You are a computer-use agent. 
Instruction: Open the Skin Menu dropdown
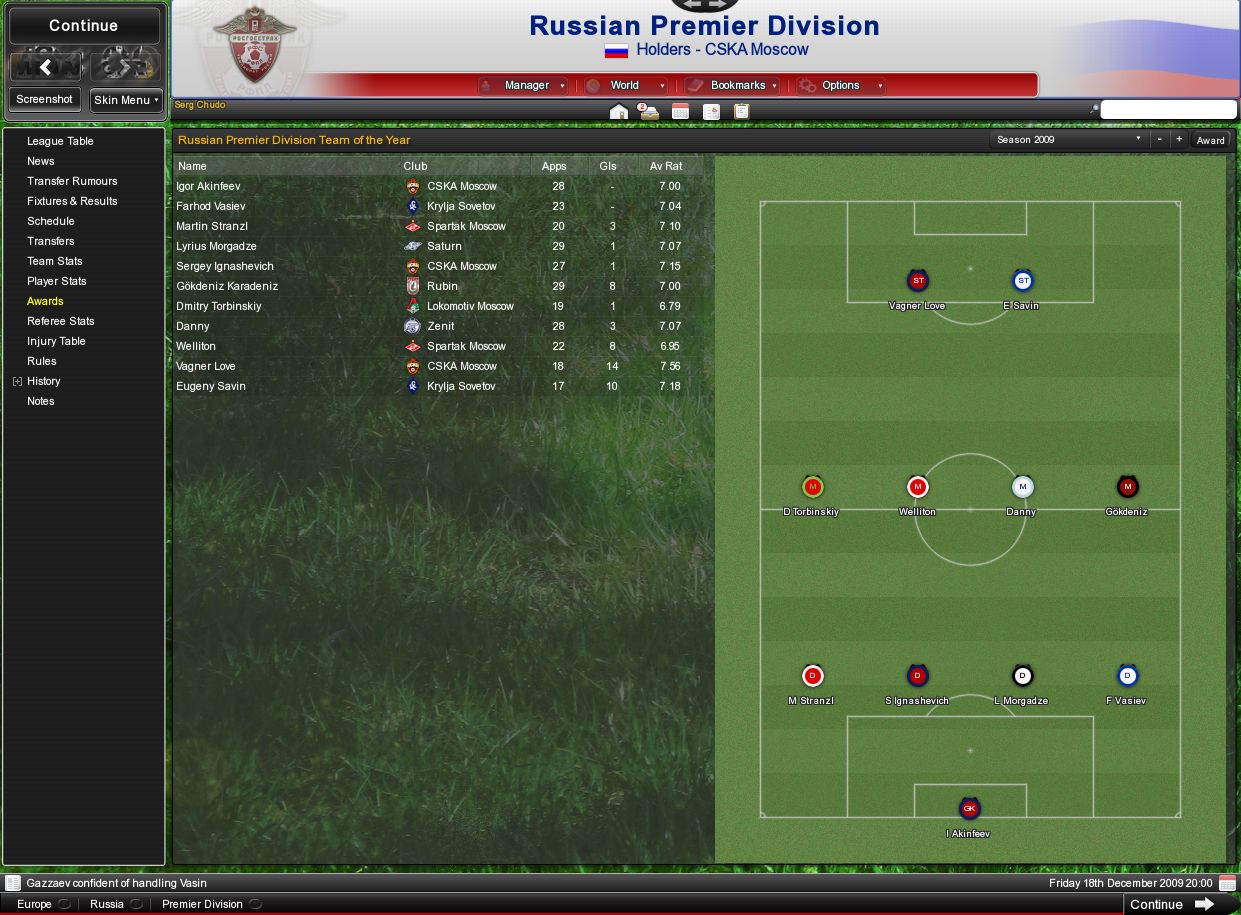click(x=126, y=100)
